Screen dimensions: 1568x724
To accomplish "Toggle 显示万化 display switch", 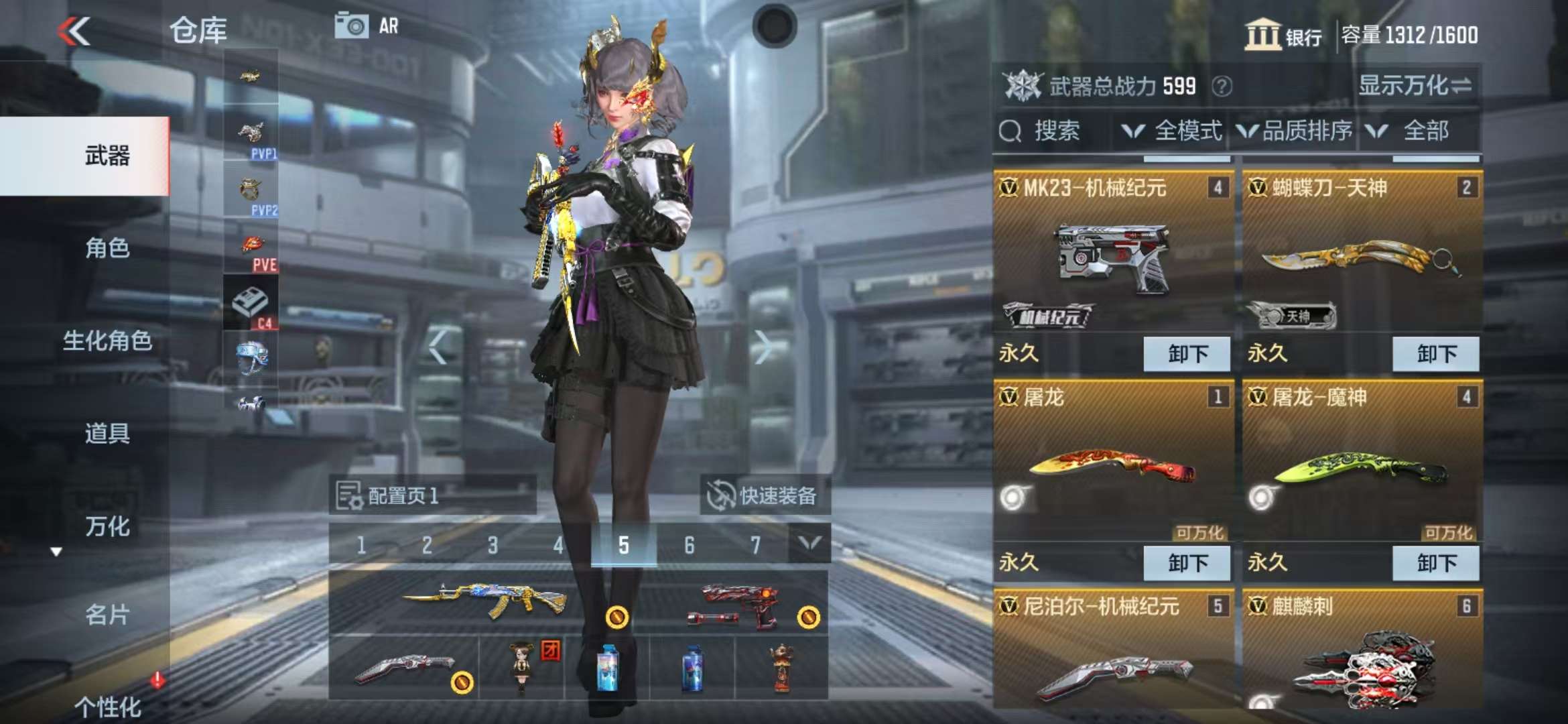I will pos(1415,86).
